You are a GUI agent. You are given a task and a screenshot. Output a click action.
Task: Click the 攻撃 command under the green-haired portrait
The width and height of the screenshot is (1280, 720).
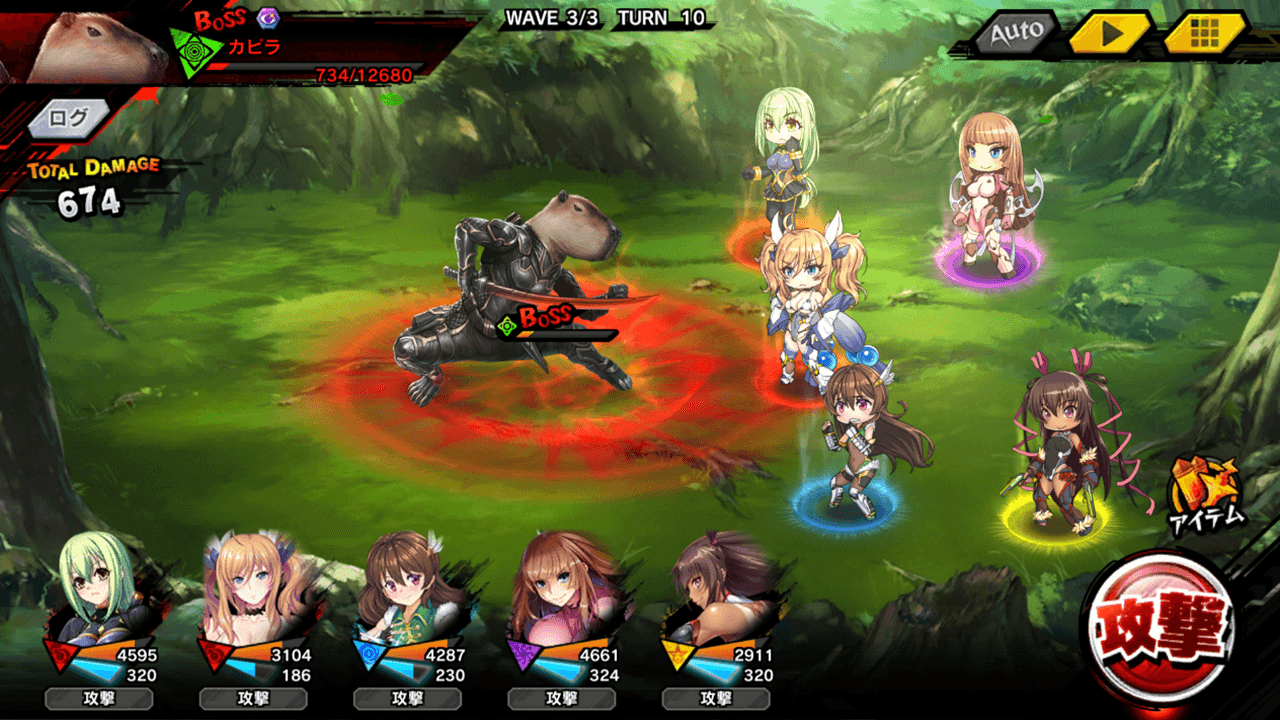point(97,699)
